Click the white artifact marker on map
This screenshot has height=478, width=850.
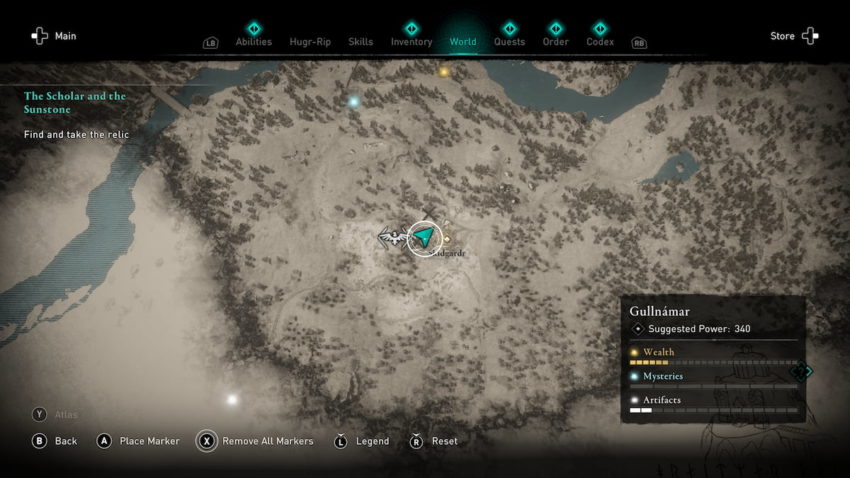(232, 399)
